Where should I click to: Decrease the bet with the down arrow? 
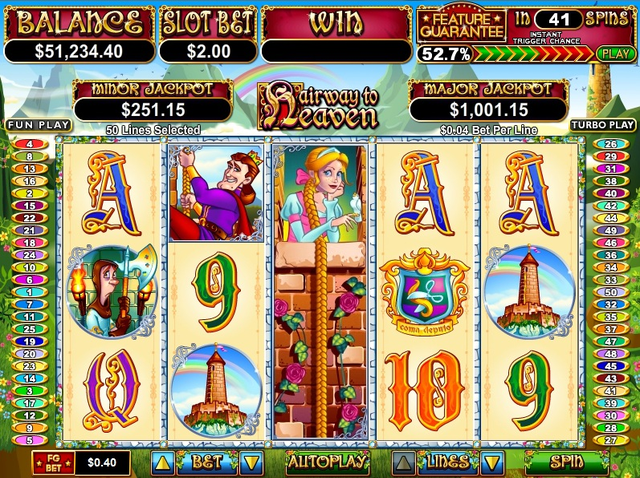[x=251, y=462]
